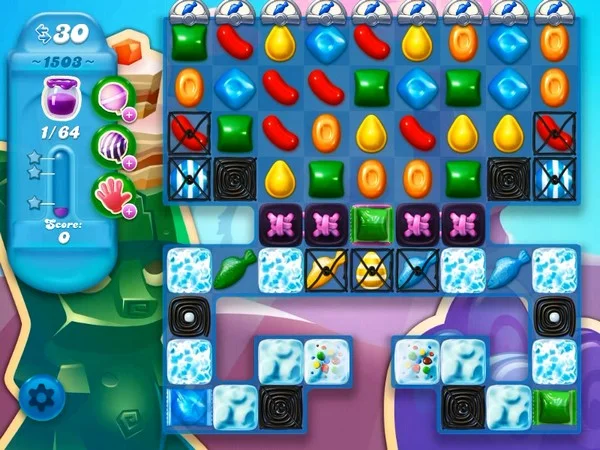Screen dimensions: 600x450
Task: Use the striped candy booster
Action: click(x=113, y=144)
